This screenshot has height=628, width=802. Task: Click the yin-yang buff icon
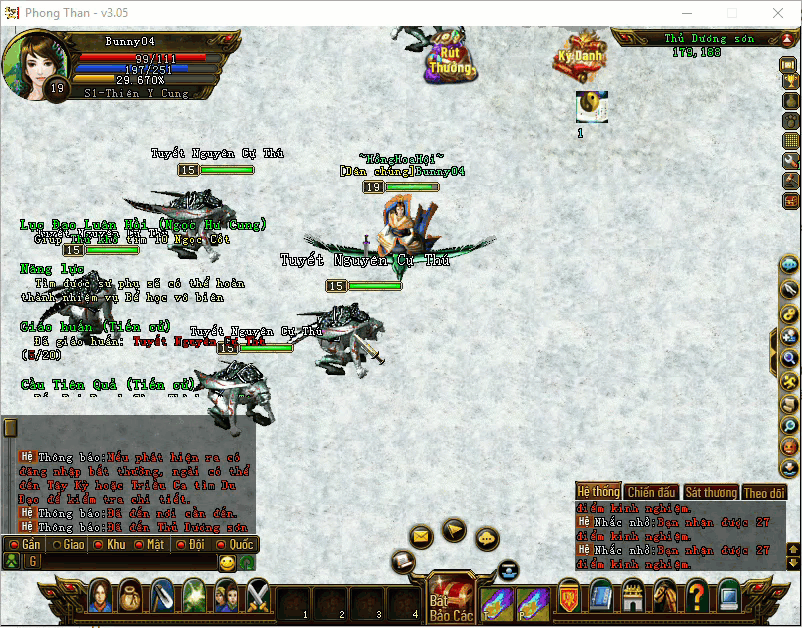coord(592,105)
